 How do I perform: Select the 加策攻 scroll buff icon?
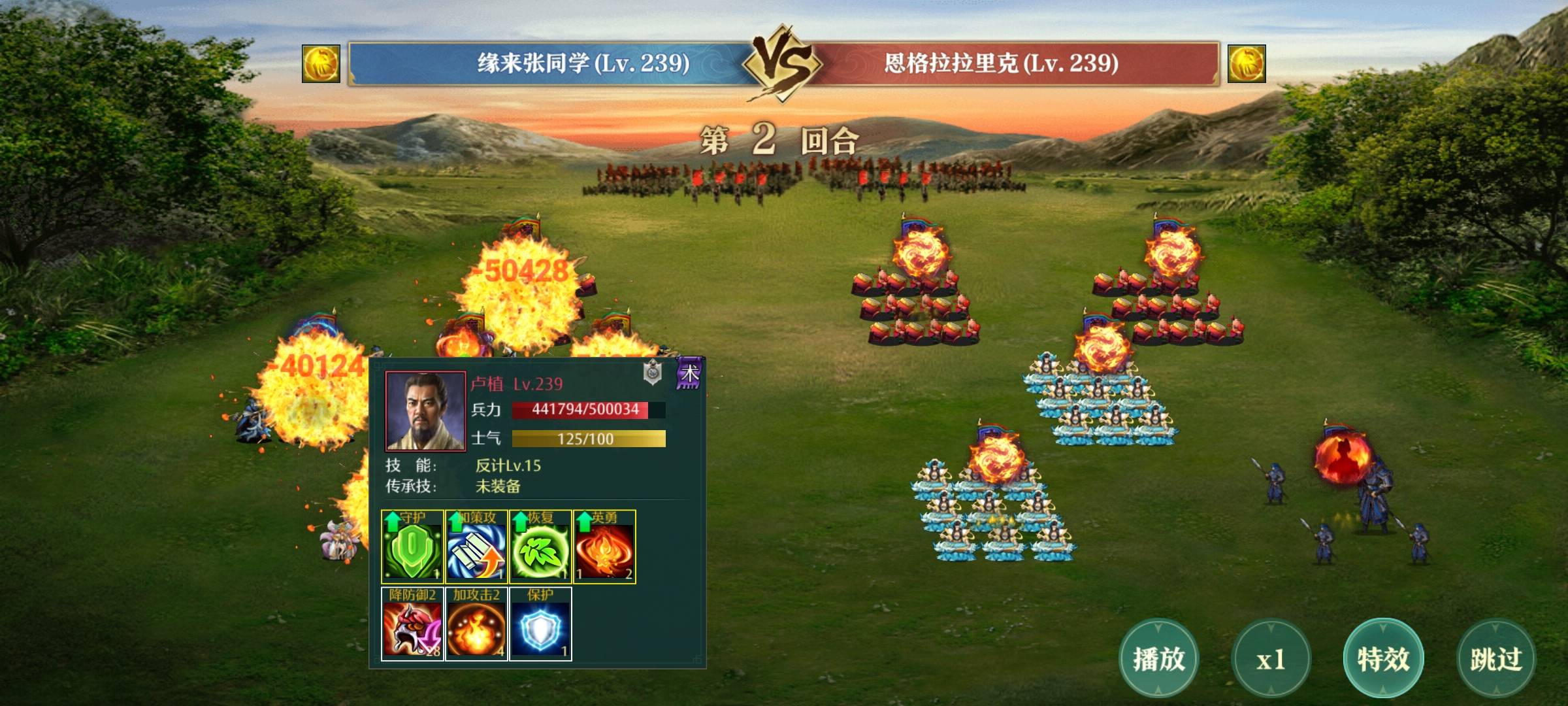[x=476, y=547]
